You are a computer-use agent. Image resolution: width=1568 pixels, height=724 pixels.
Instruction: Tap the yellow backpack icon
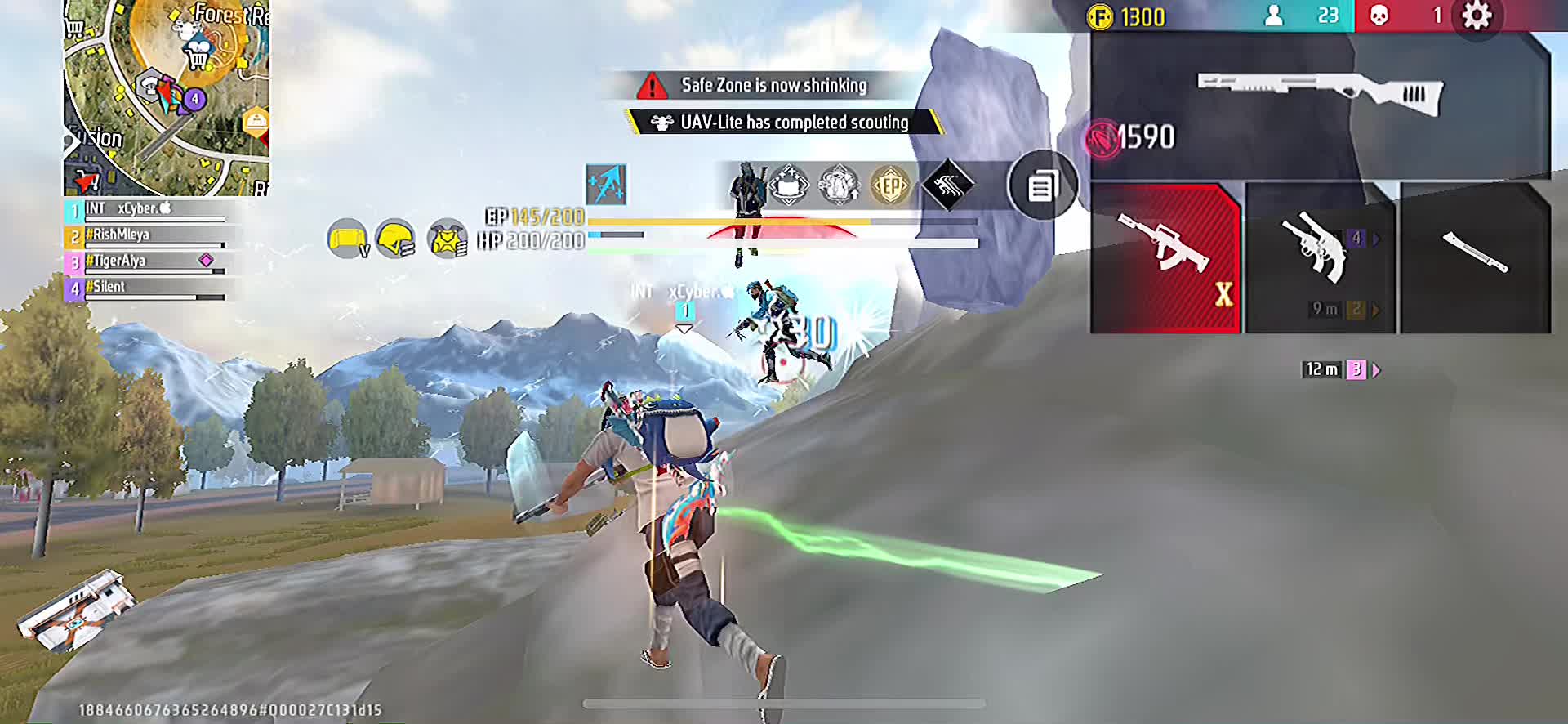(347, 239)
